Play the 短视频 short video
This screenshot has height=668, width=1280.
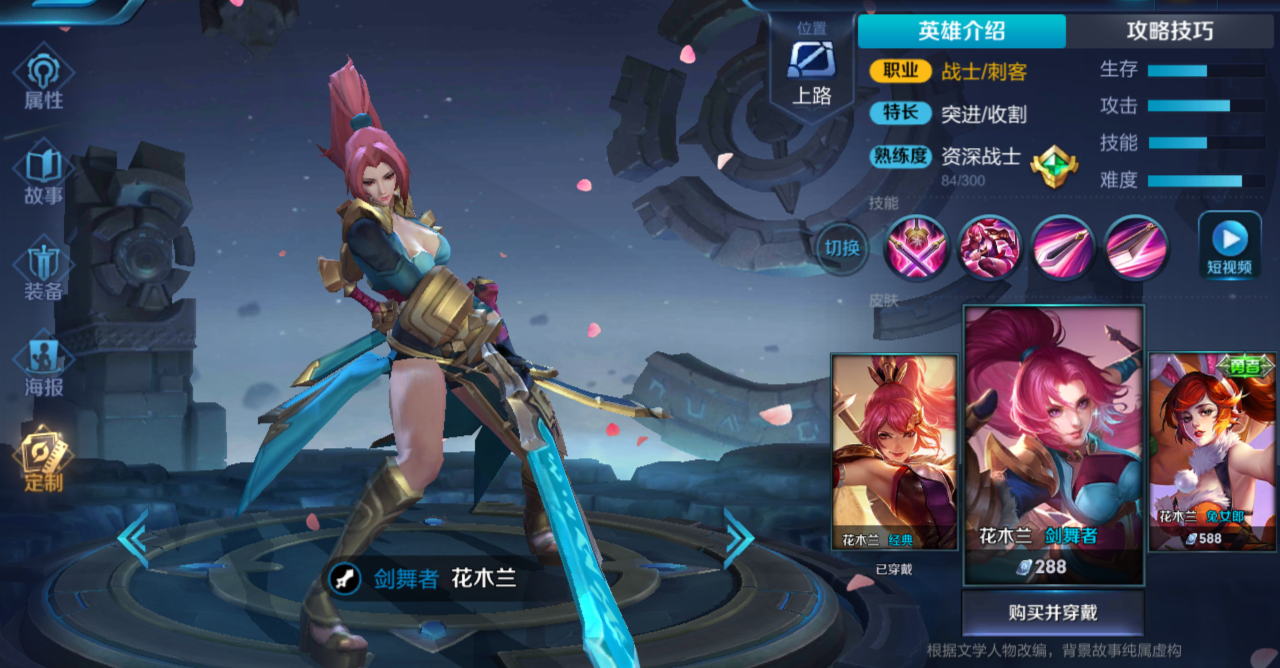click(x=1229, y=245)
